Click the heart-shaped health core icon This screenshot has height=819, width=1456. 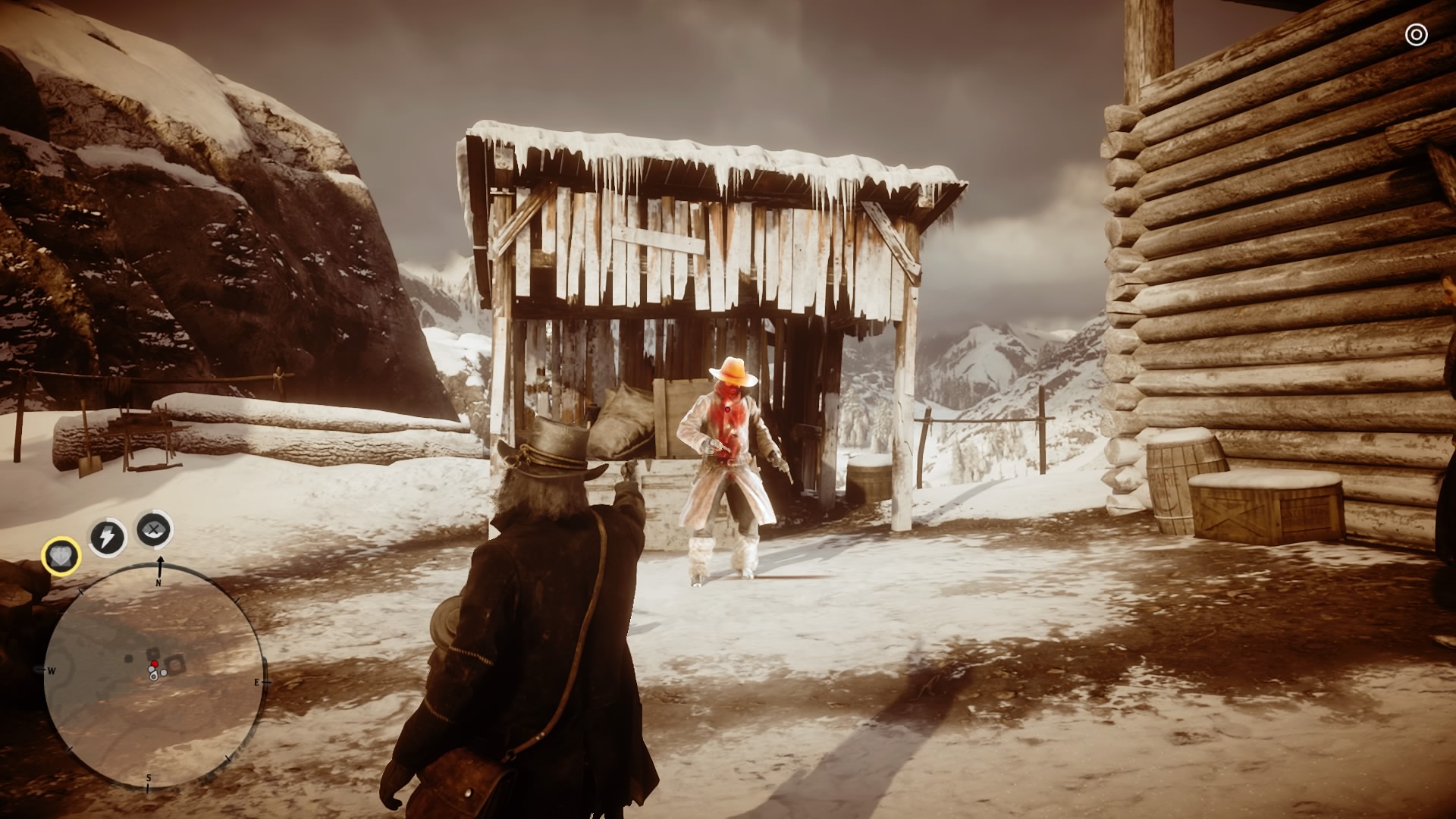[x=61, y=557]
